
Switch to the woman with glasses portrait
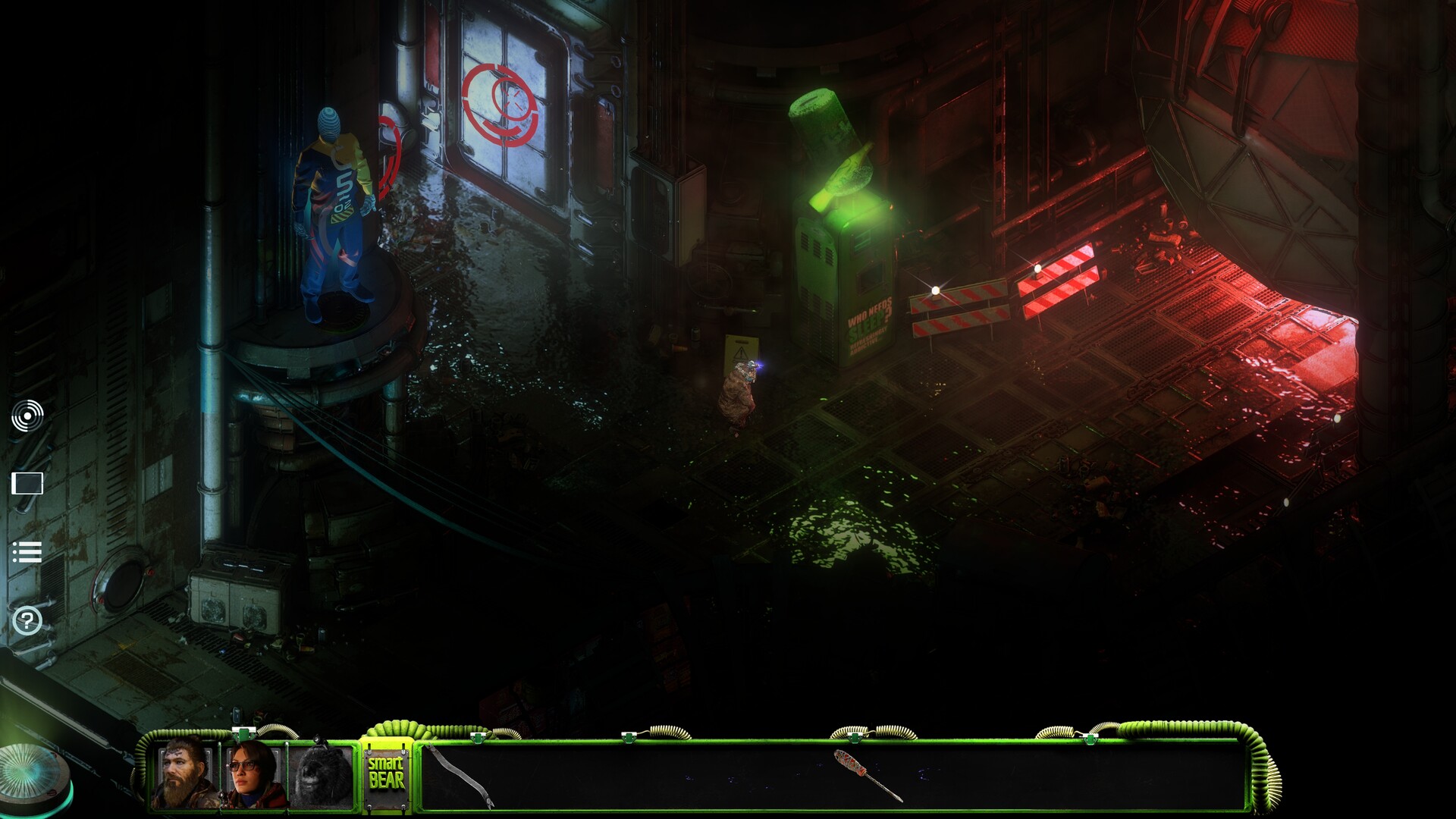[x=253, y=773]
